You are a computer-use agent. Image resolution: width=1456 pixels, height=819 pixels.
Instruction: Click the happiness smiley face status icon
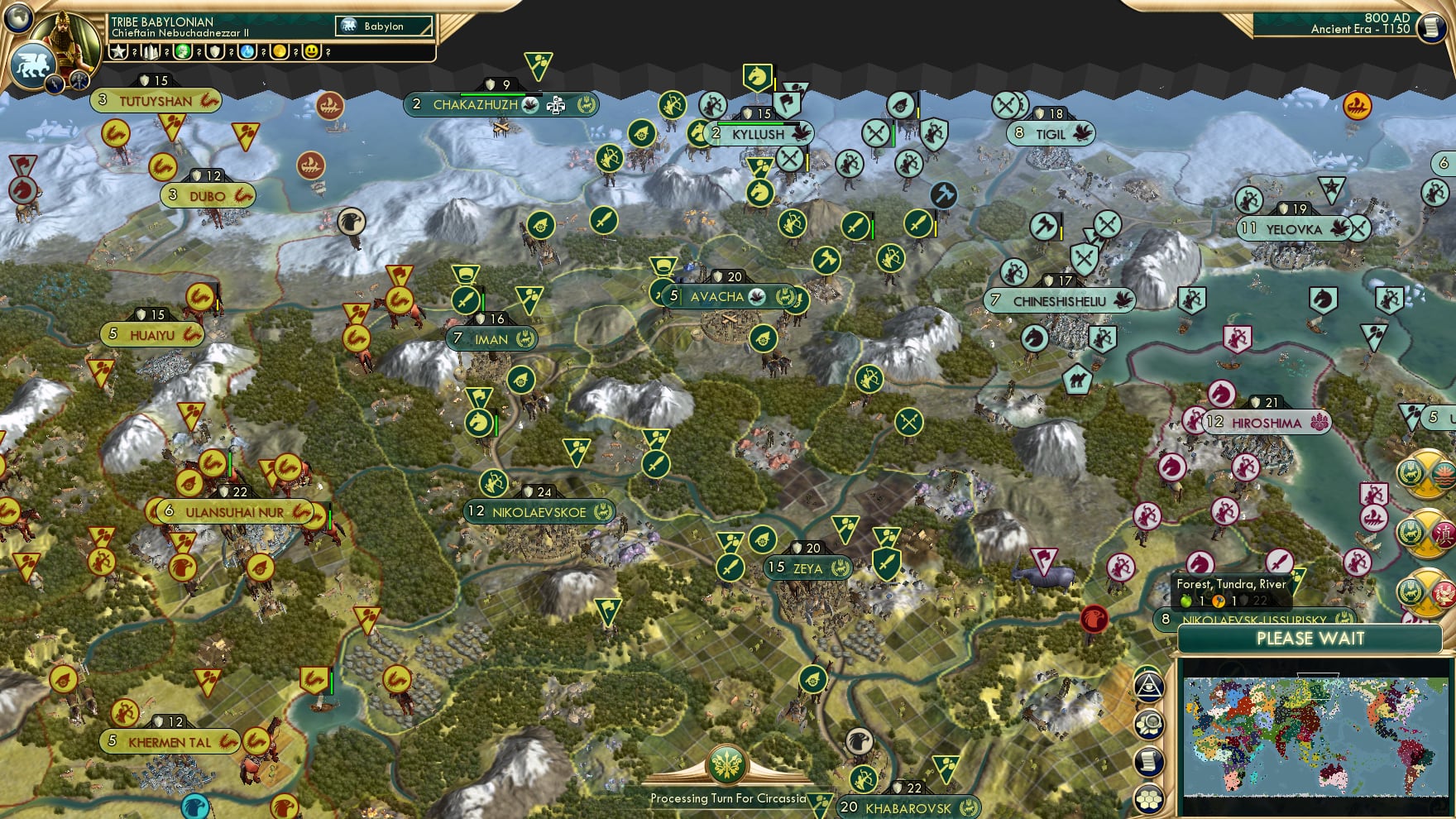(x=311, y=53)
